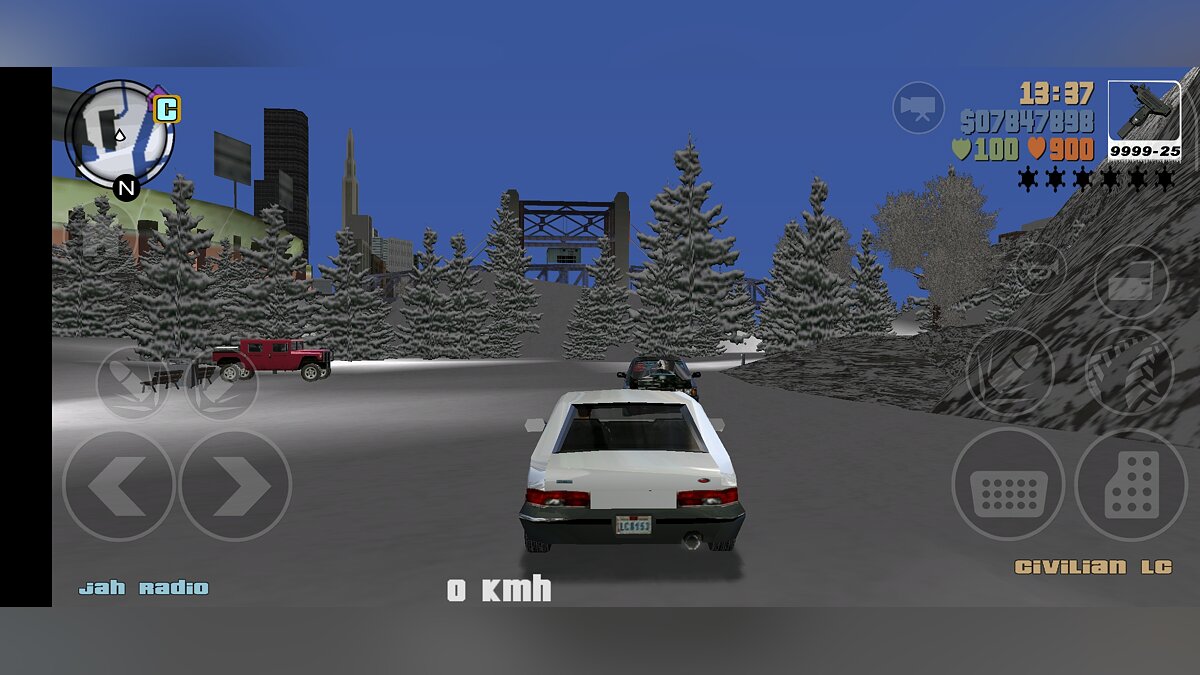The width and height of the screenshot is (1200, 675).
Task: Activate the handbrake tire-tread button
Action: click(1129, 371)
